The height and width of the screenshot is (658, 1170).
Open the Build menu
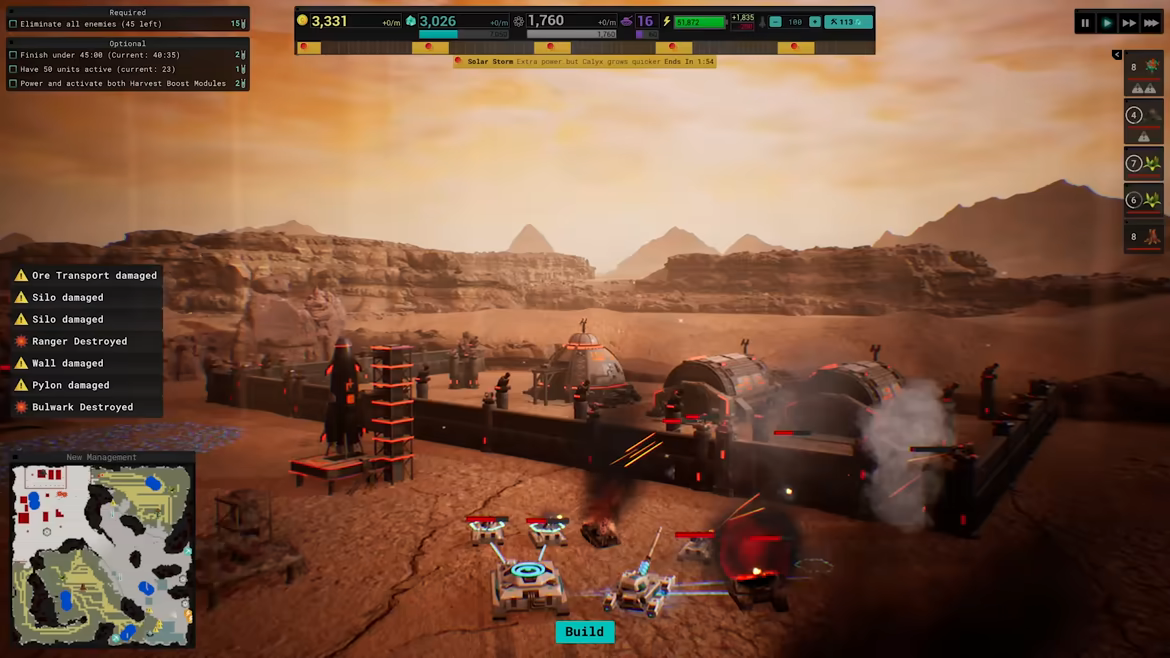(584, 632)
